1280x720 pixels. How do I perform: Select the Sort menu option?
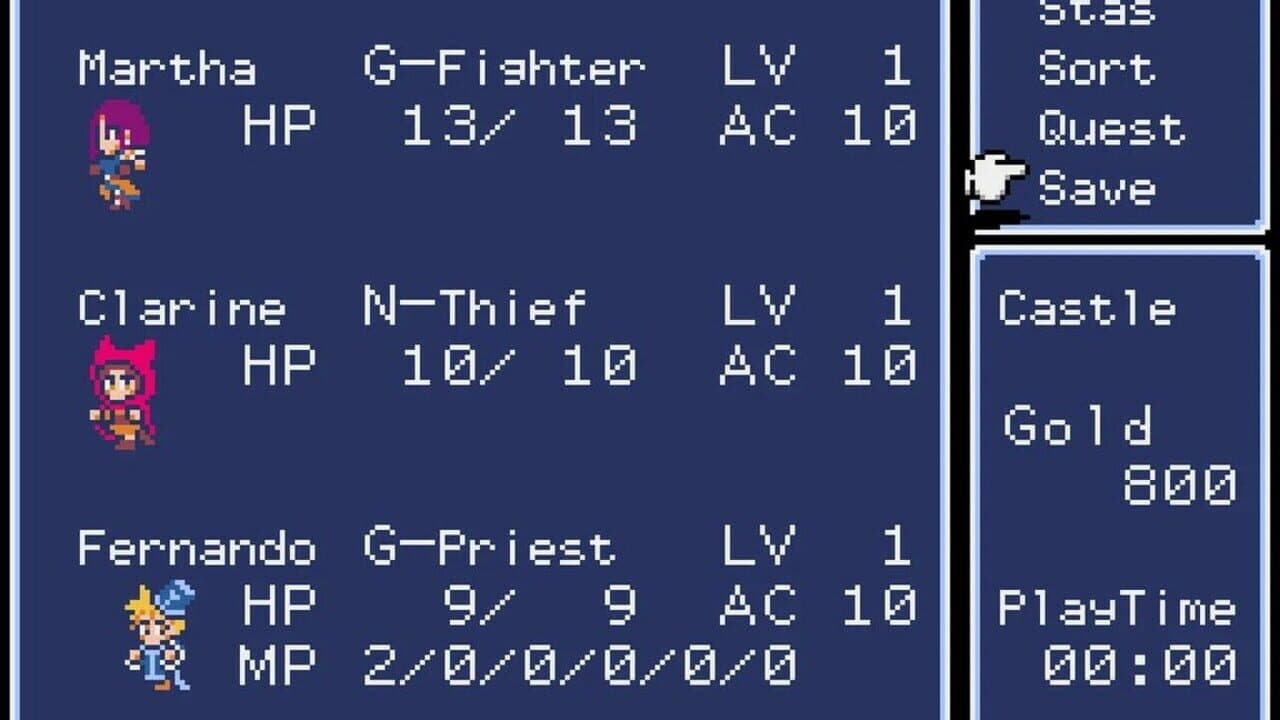[x=1100, y=68]
